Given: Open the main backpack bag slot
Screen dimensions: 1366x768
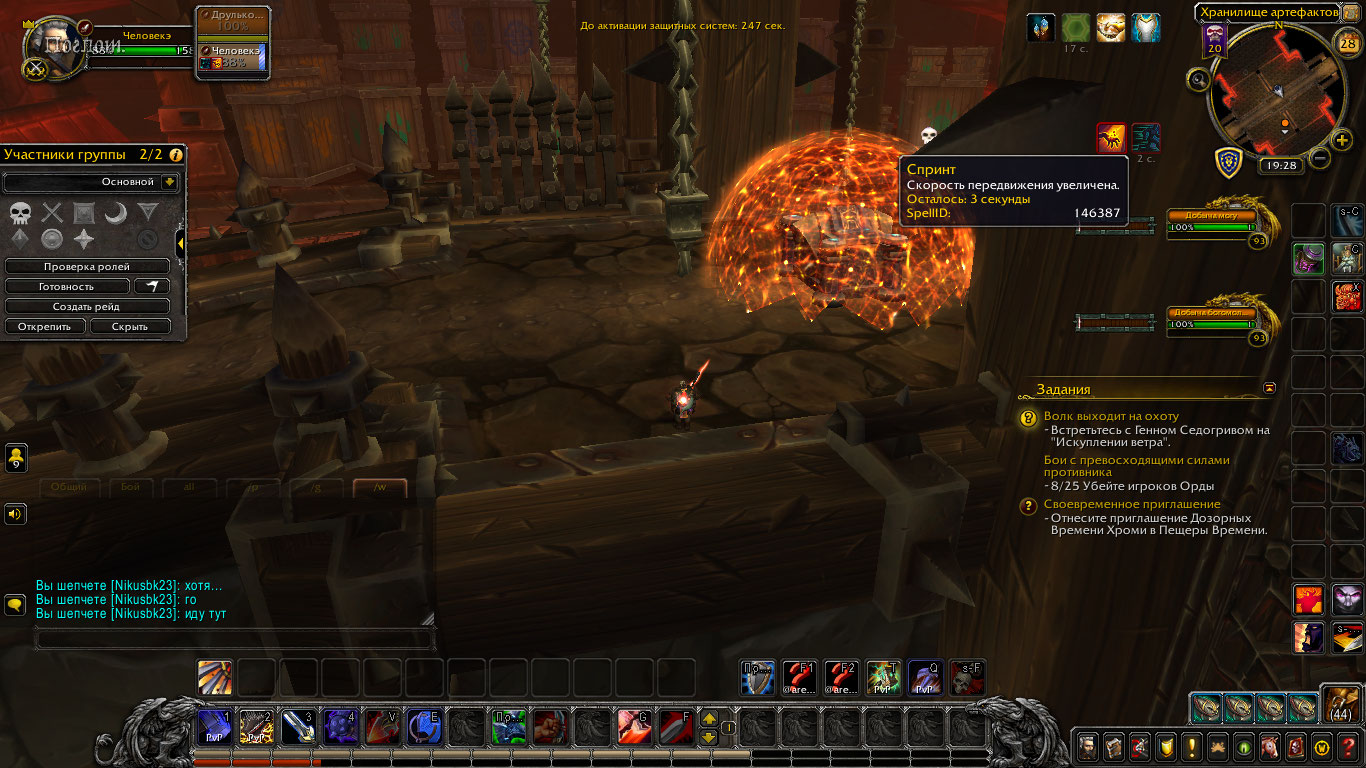Looking at the screenshot, I should coord(1338,705).
